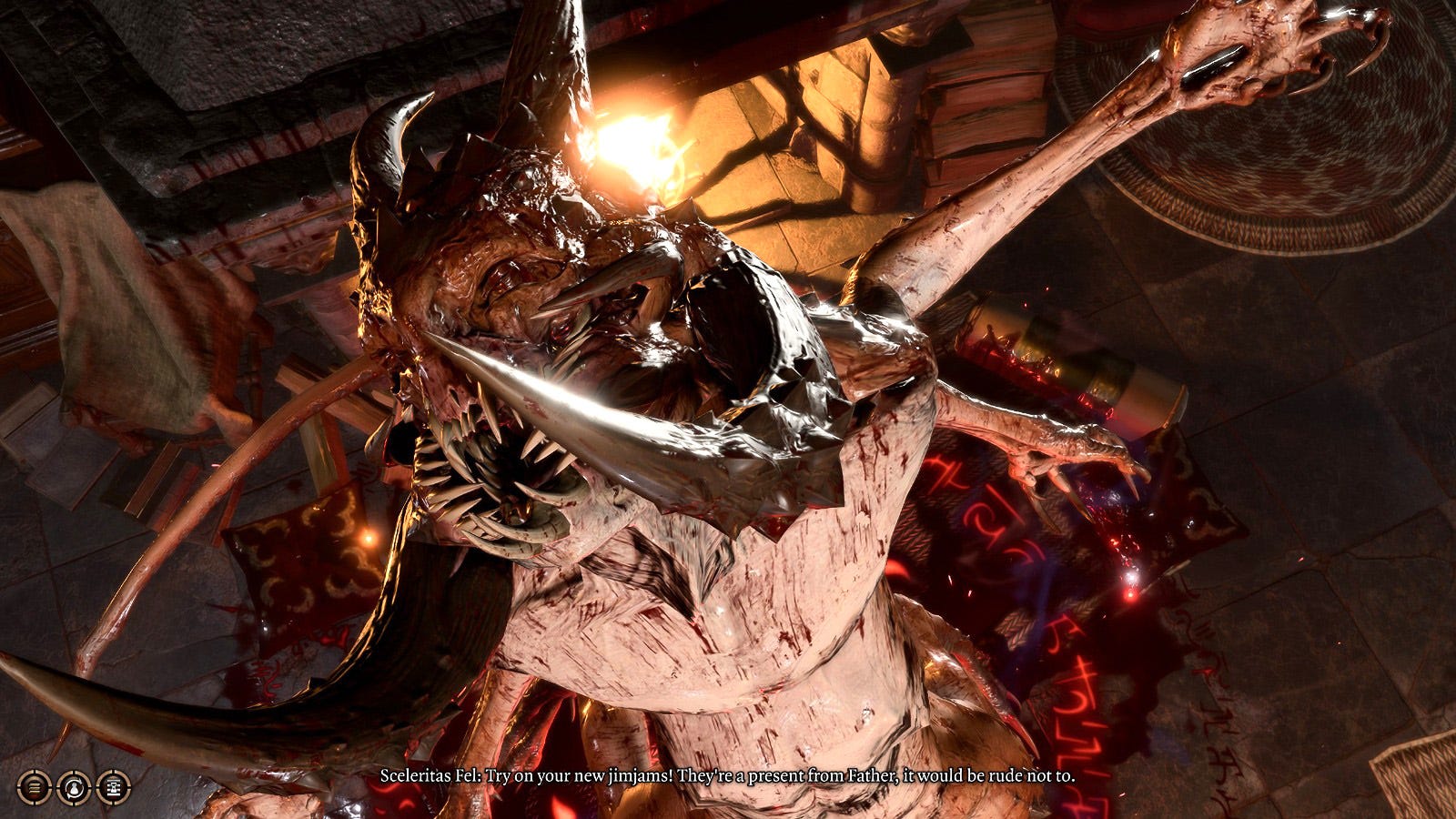Image resolution: width=1456 pixels, height=819 pixels.
Task: Click the character swap icon with circular arrows
Action: 74,787
